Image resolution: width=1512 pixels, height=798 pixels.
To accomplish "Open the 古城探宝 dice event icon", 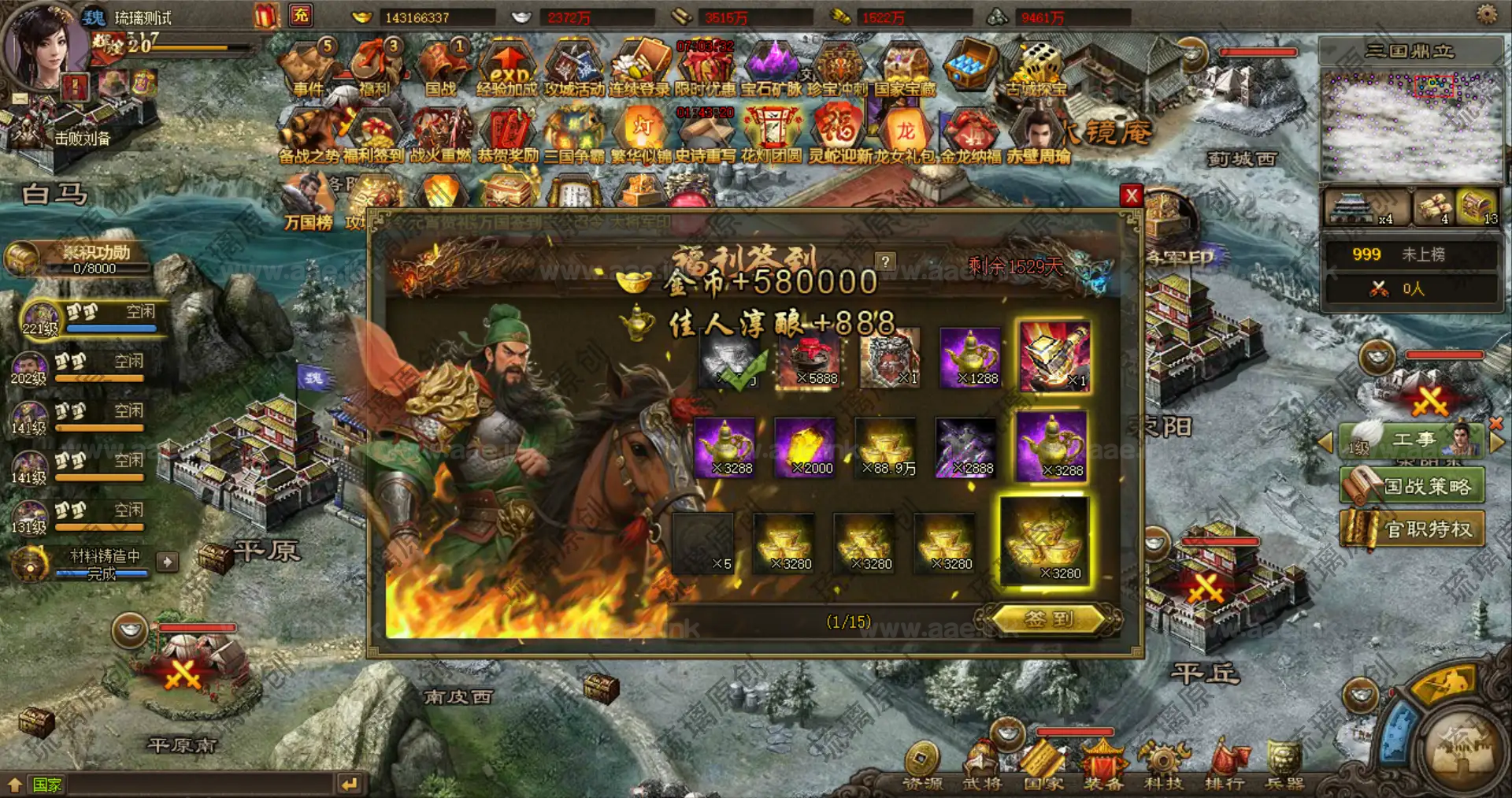I will pyautogui.click(x=1036, y=70).
